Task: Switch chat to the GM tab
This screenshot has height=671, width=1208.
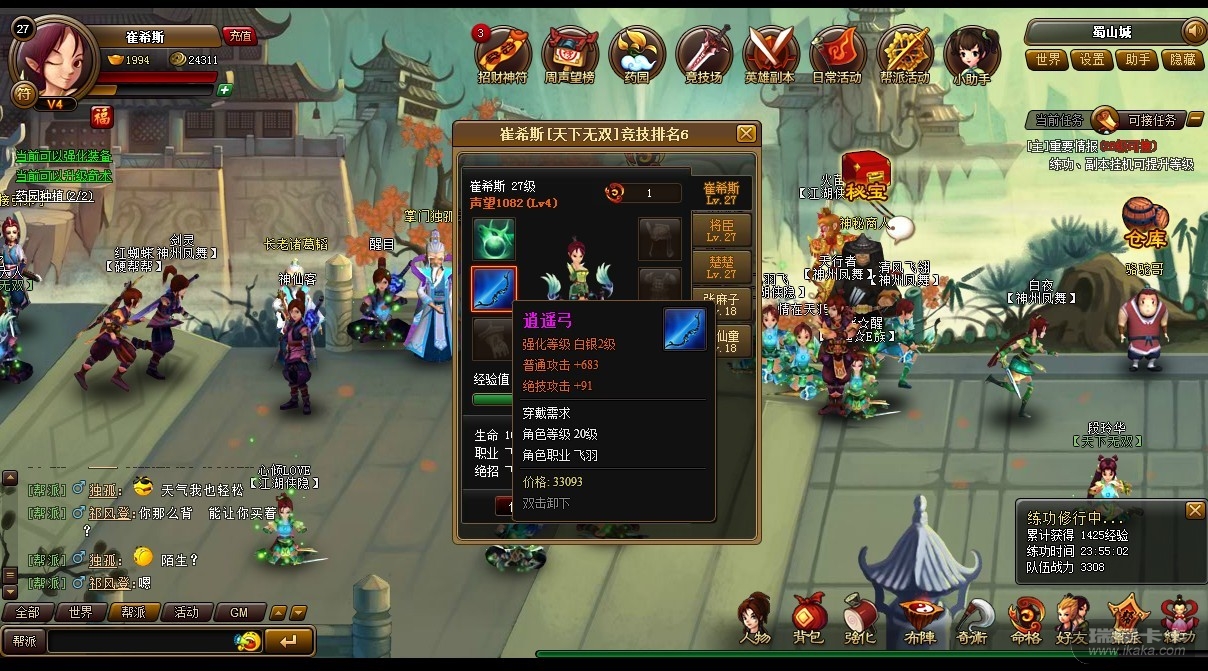Action: tap(239, 612)
